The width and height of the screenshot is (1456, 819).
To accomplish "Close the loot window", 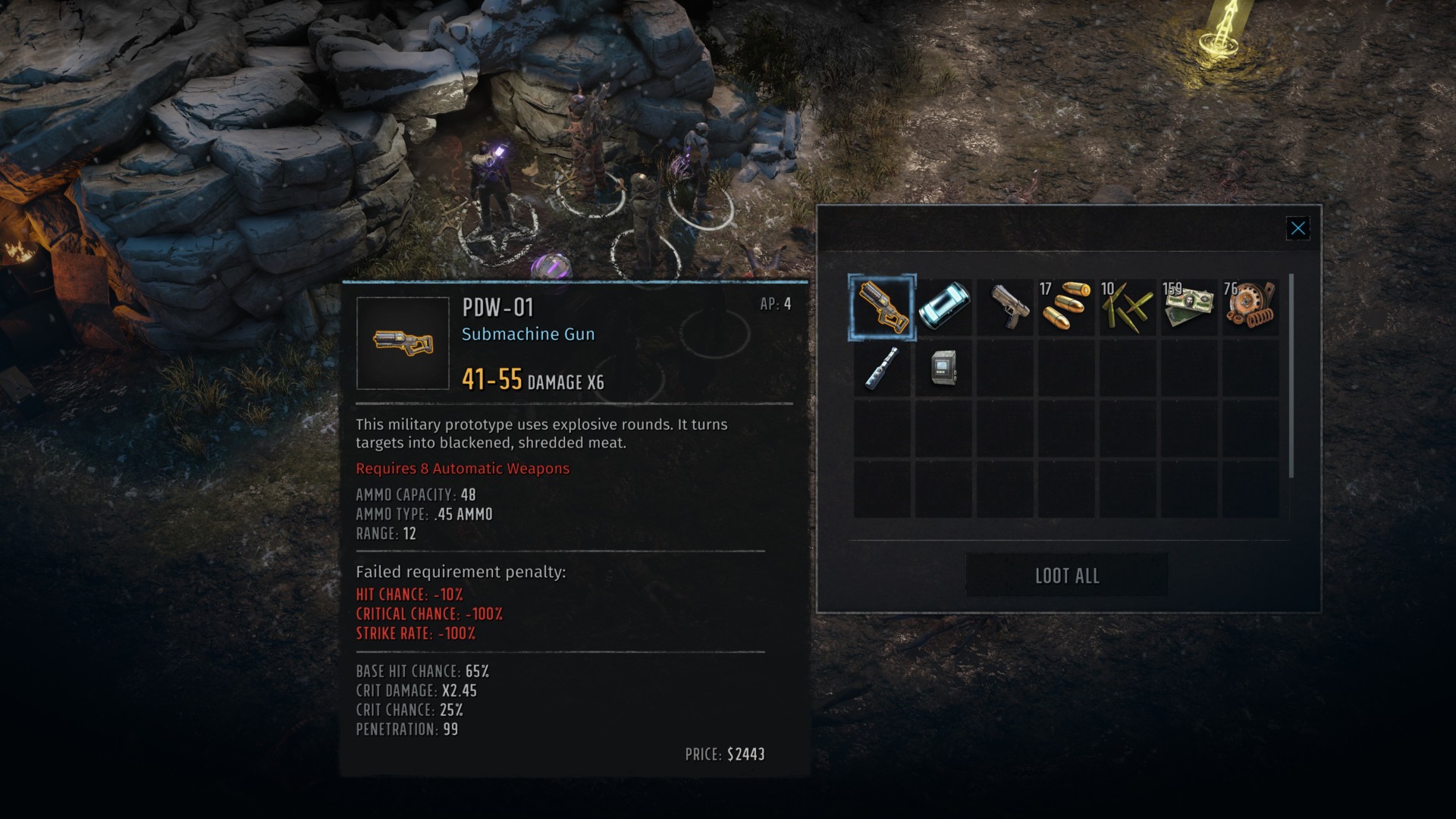I will click(x=1298, y=228).
